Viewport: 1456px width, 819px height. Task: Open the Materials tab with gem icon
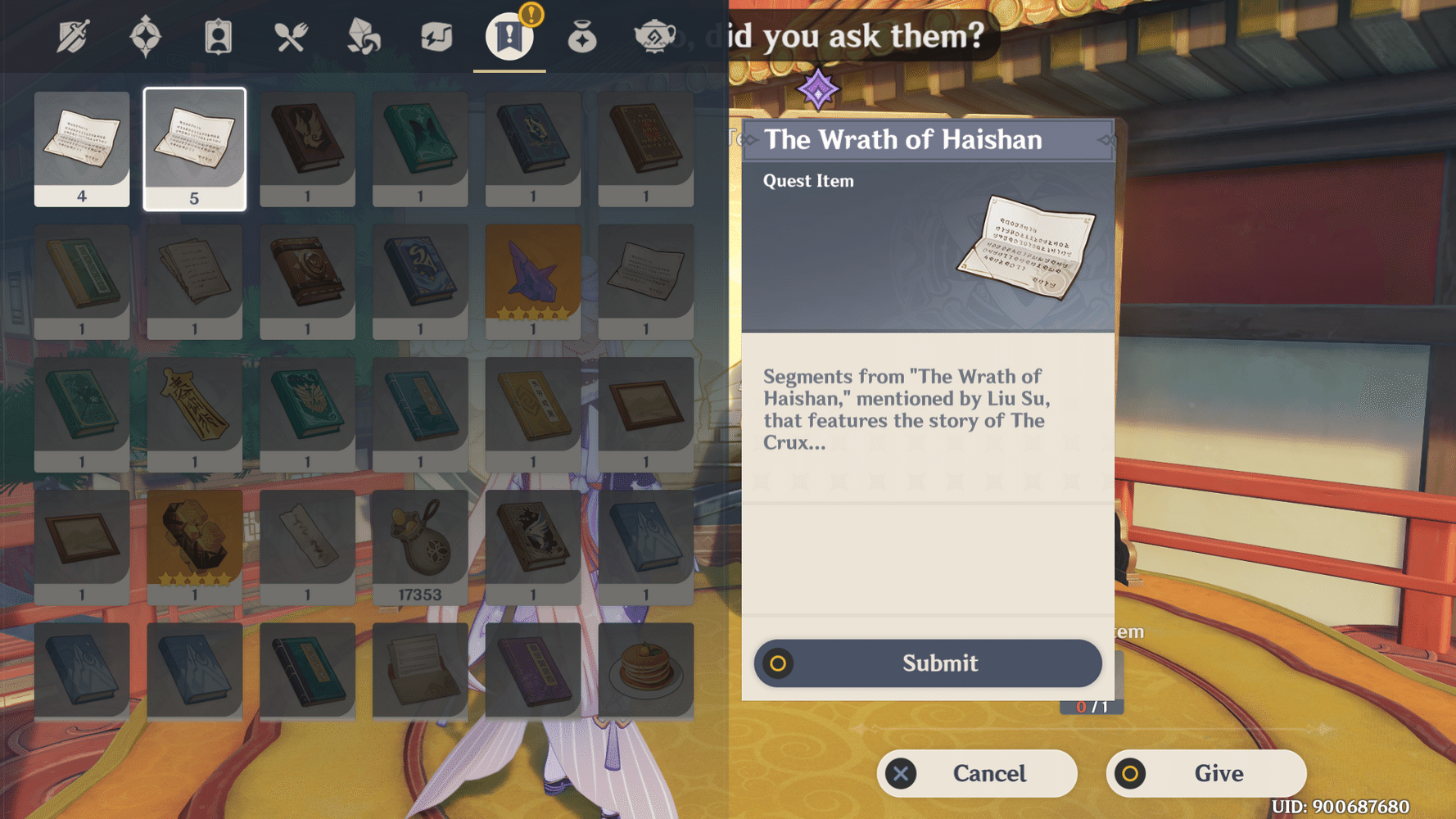pyautogui.click(x=364, y=37)
